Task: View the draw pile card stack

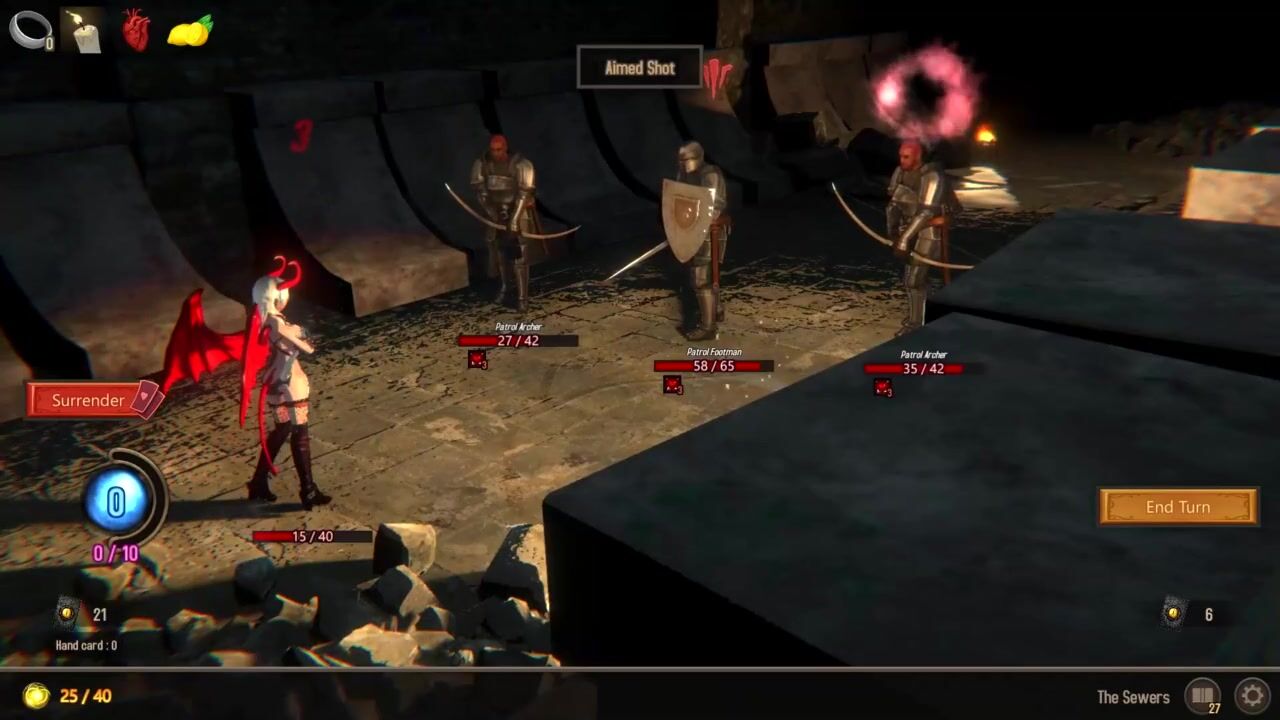Action: coord(68,613)
